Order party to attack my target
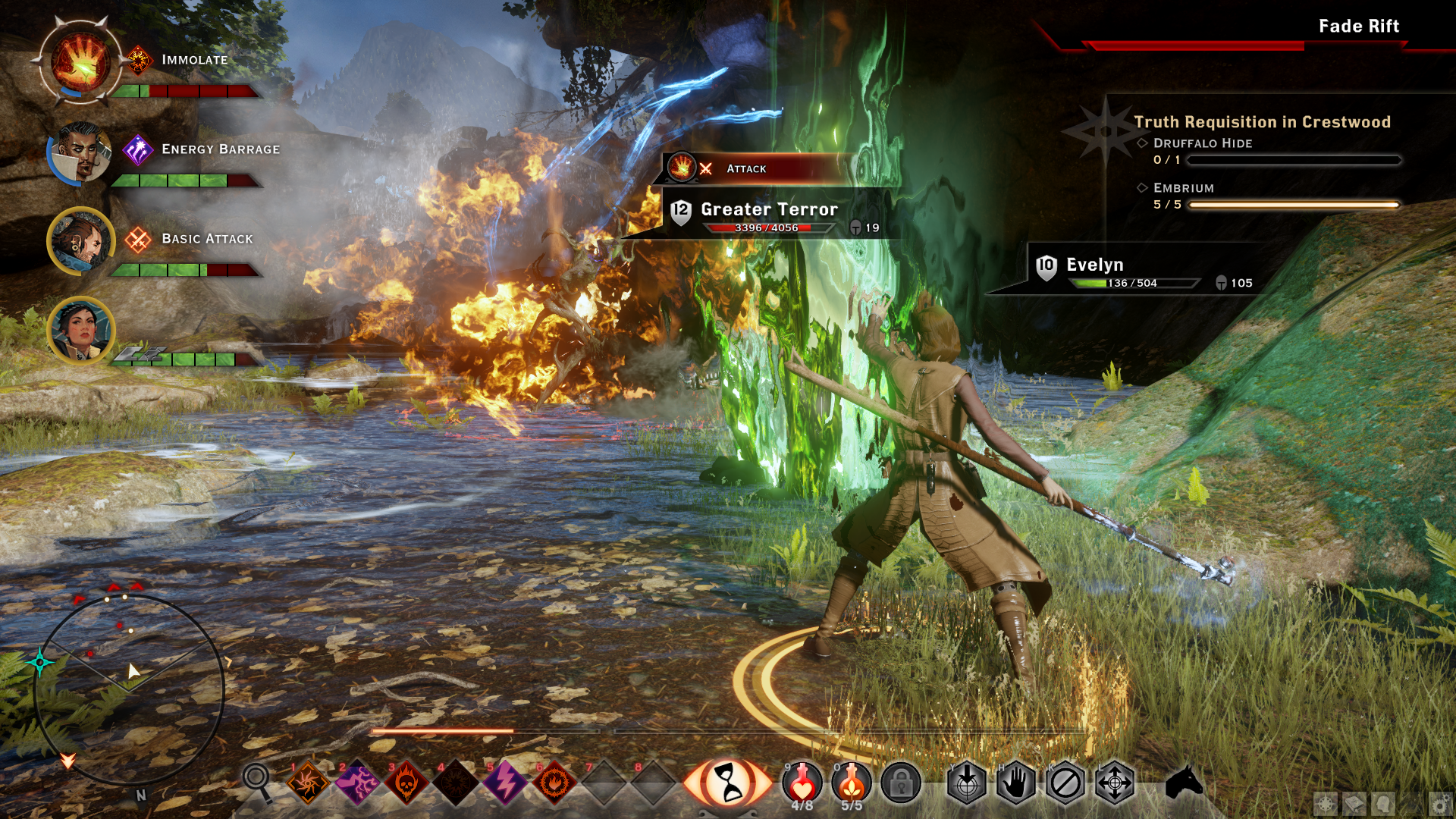The height and width of the screenshot is (819, 1456). [967, 783]
